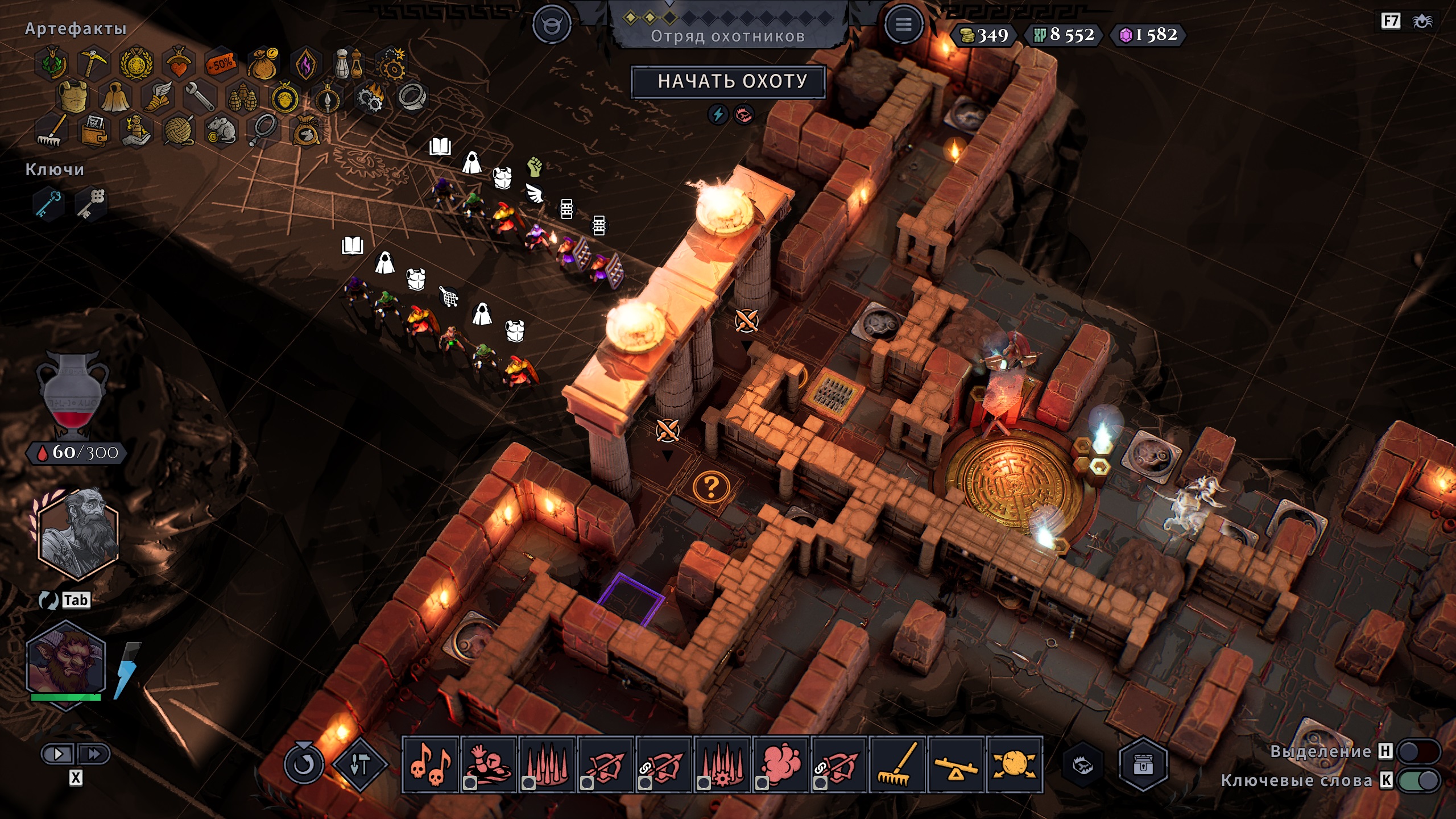Toggle the «Ключевые слова» switch
The width and height of the screenshot is (1456, 819).
pyautogui.click(x=1421, y=780)
